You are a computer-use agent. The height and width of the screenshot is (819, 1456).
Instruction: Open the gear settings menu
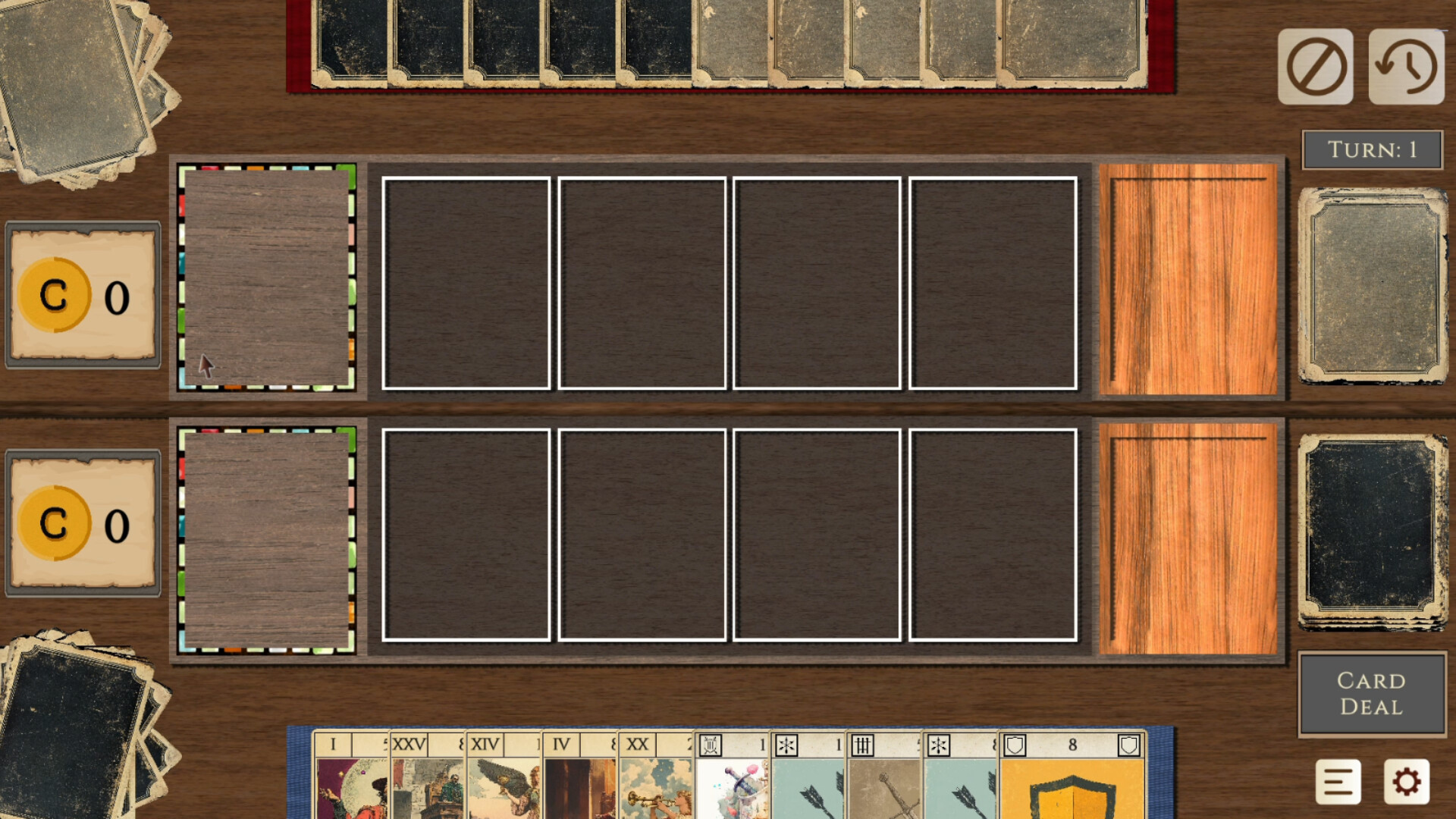tap(1406, 781)
